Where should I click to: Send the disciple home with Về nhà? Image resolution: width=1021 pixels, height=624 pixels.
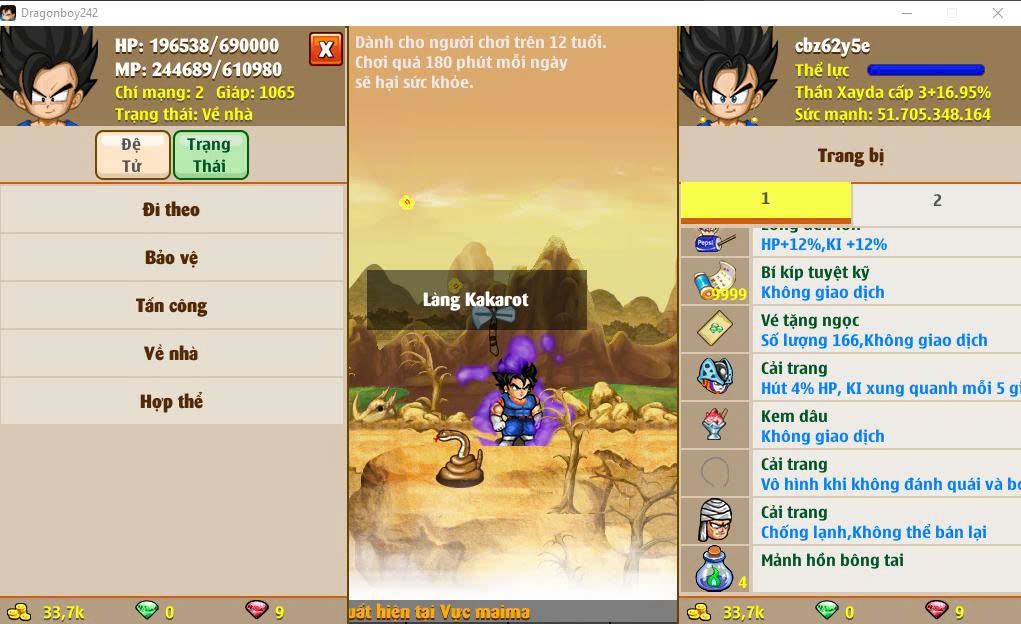tap(171, 354)
